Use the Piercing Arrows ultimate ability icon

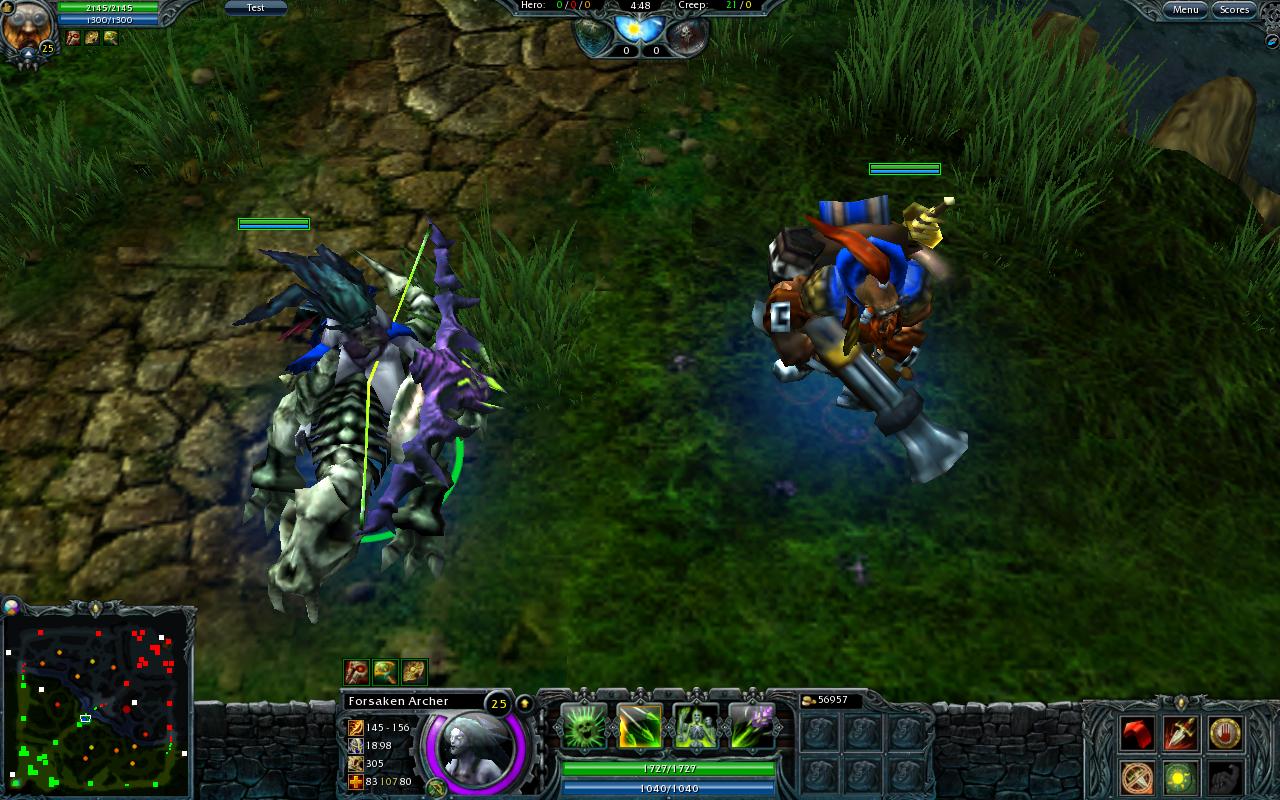pyautogui.click(x=751, y=725)
